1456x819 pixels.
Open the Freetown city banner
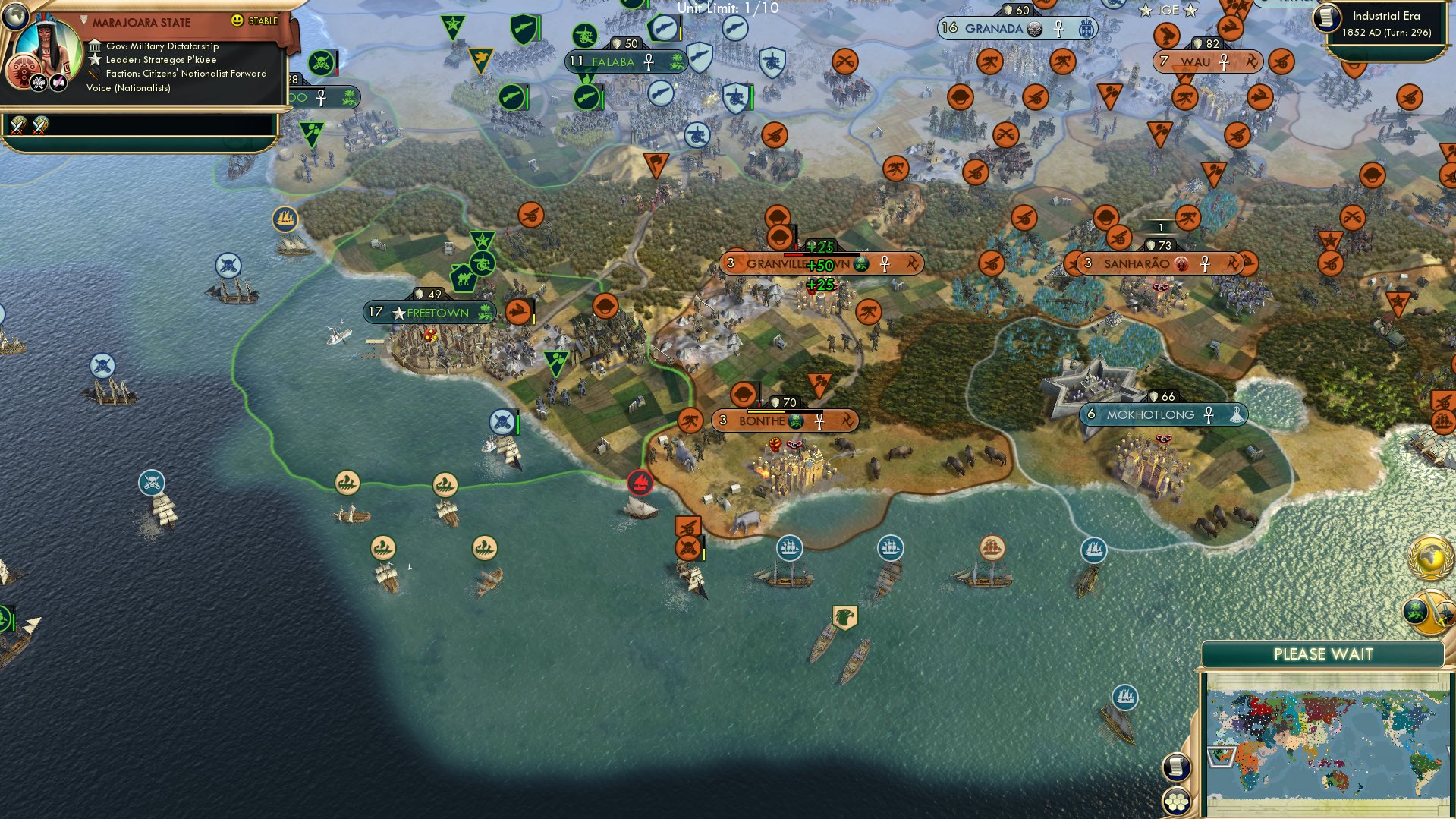[x=429, y=311]
